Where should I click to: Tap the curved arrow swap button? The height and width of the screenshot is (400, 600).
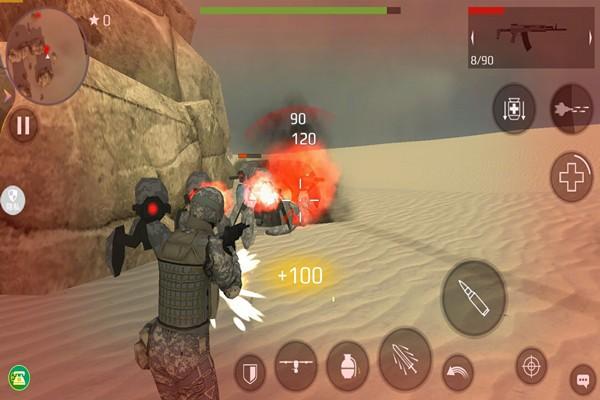click(458, 372)
